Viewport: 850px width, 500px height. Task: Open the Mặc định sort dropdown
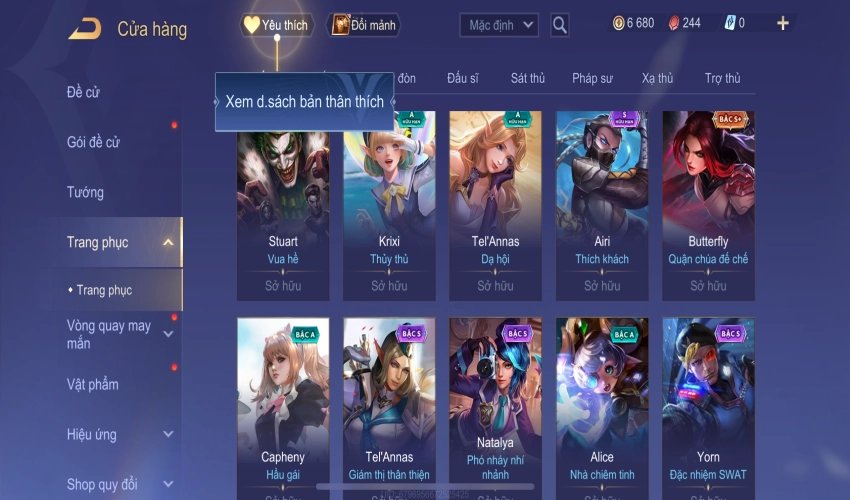coord(499,24)
